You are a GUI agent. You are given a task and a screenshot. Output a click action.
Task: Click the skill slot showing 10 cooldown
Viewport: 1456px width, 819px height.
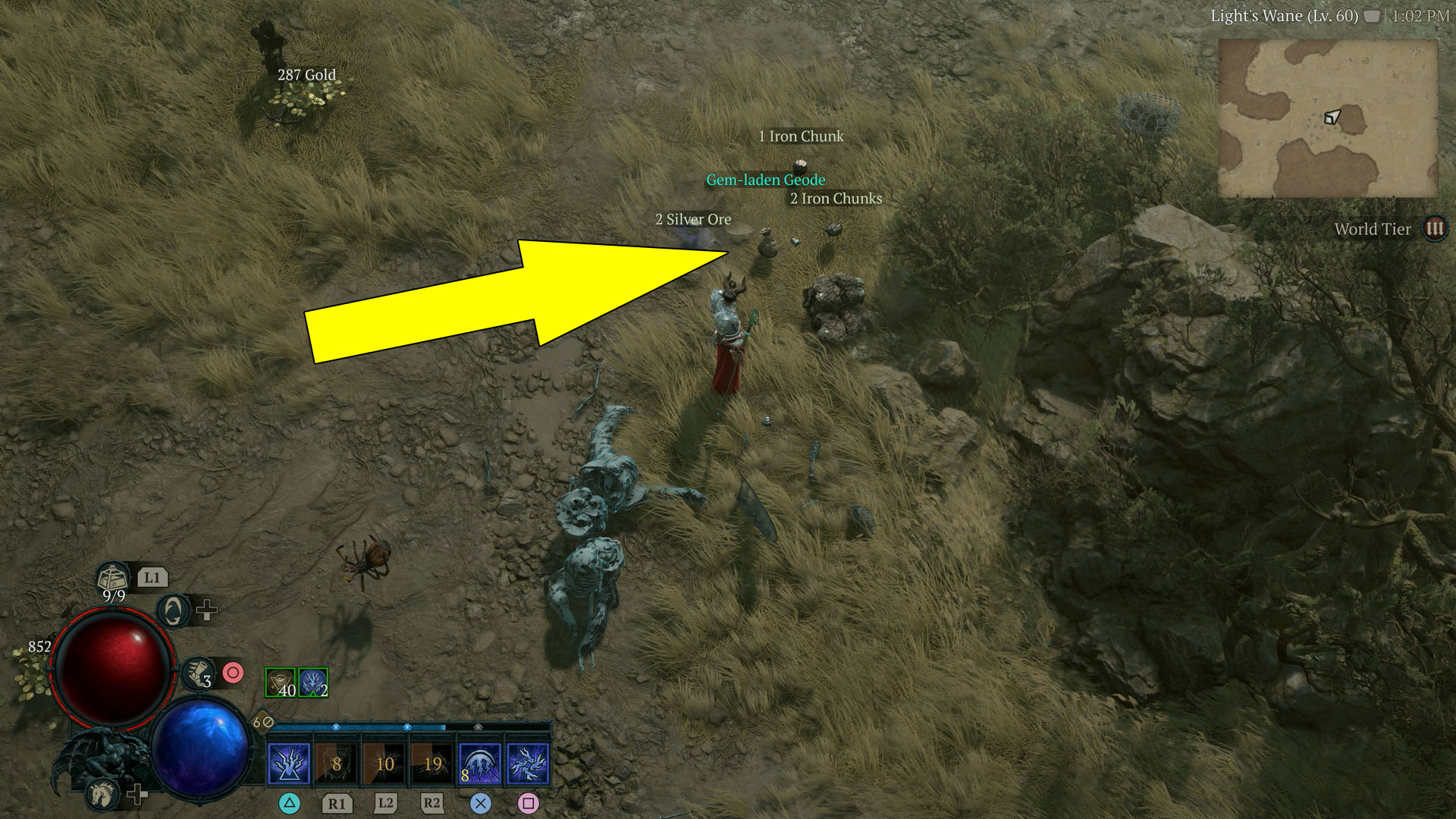384,764
